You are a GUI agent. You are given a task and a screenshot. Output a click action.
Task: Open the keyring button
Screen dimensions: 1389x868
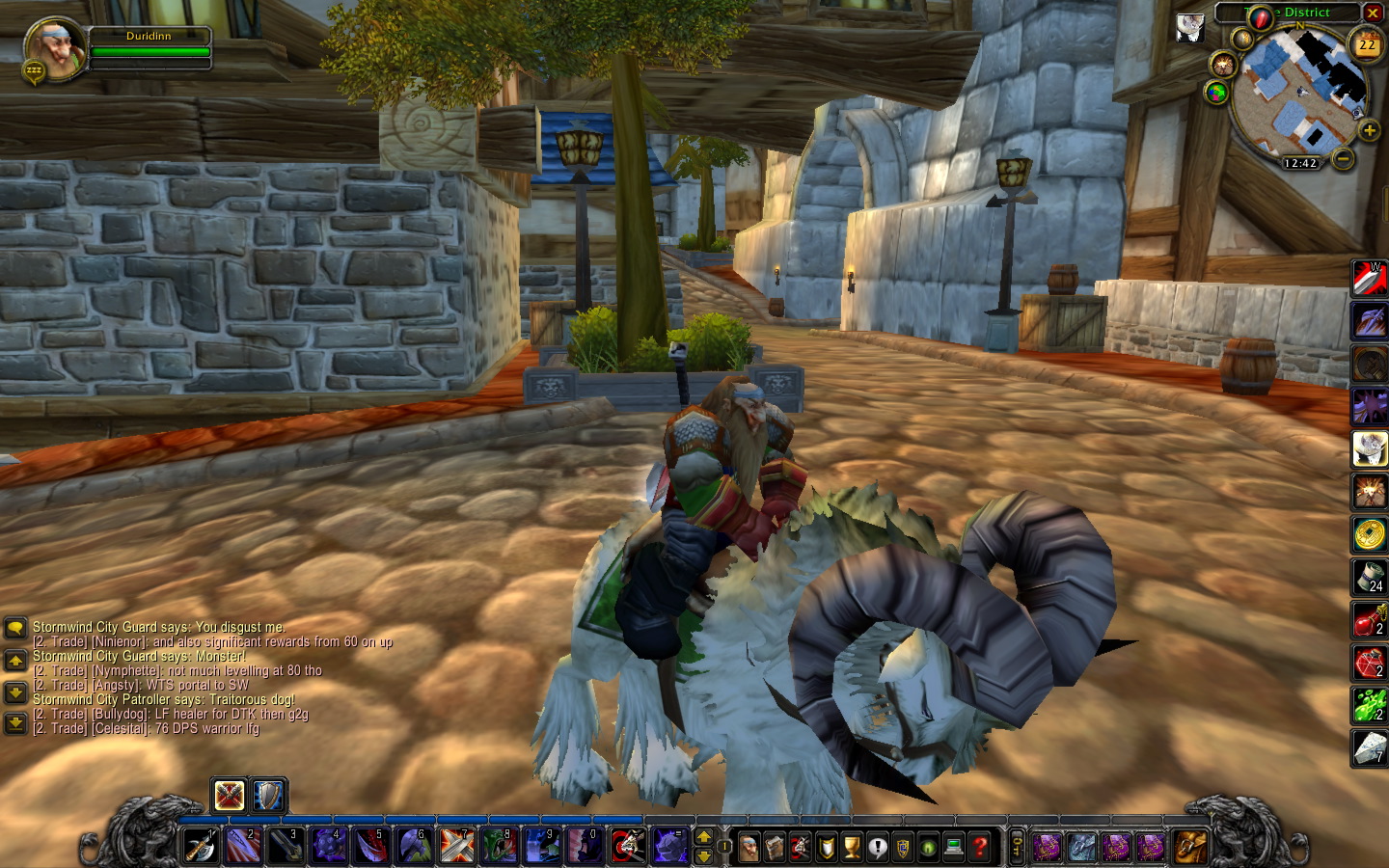[1017, 848]
